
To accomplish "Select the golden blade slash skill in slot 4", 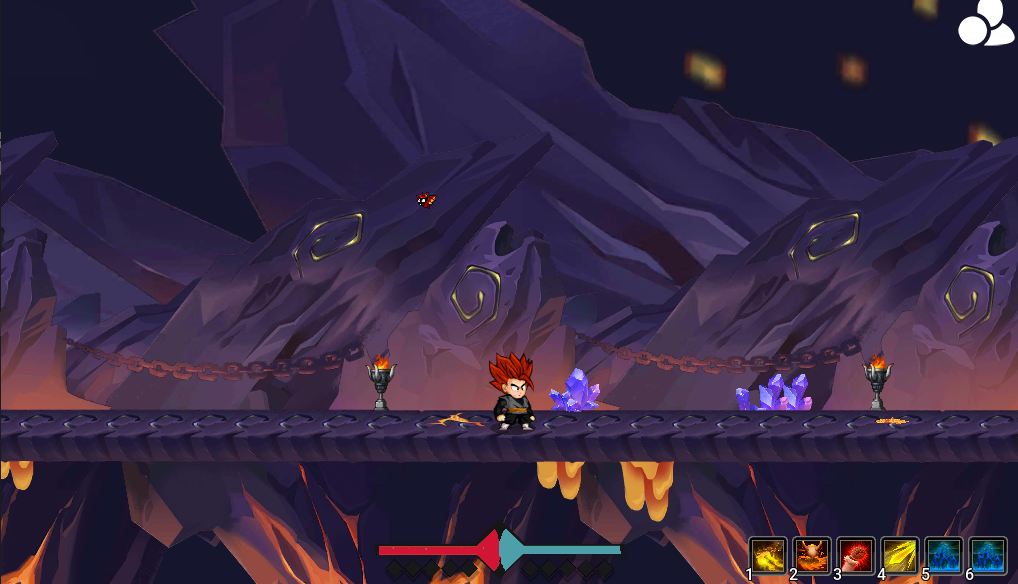I will point(900,555).
